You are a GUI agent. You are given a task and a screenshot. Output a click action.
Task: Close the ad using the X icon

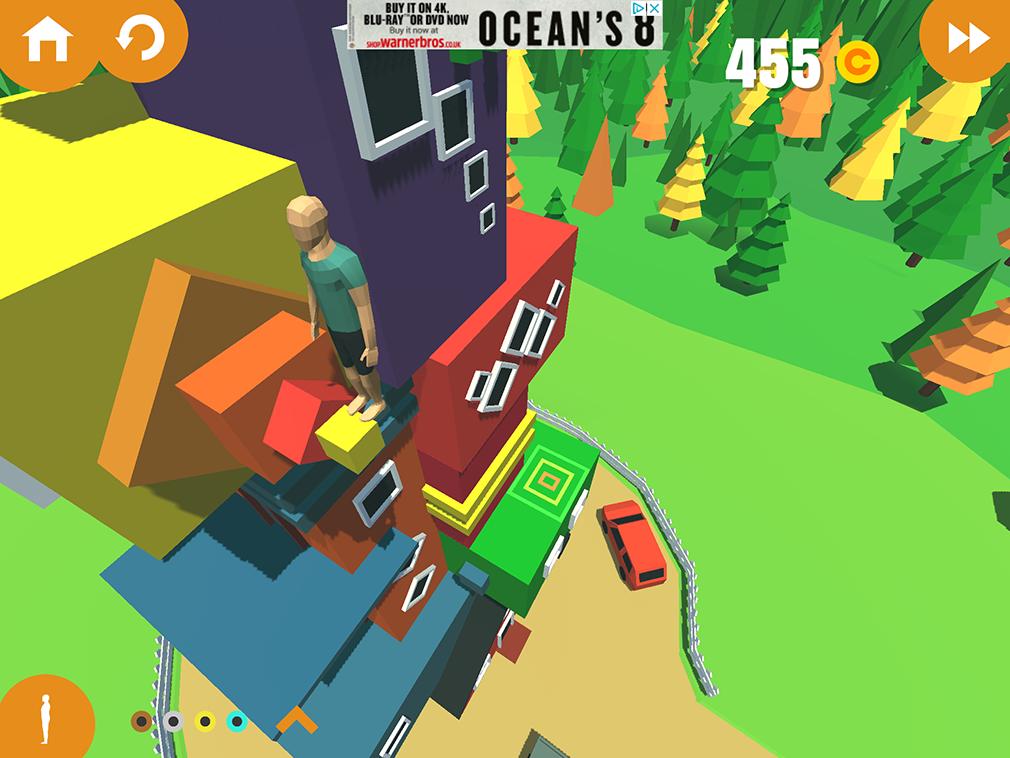(x=654, y=8)
